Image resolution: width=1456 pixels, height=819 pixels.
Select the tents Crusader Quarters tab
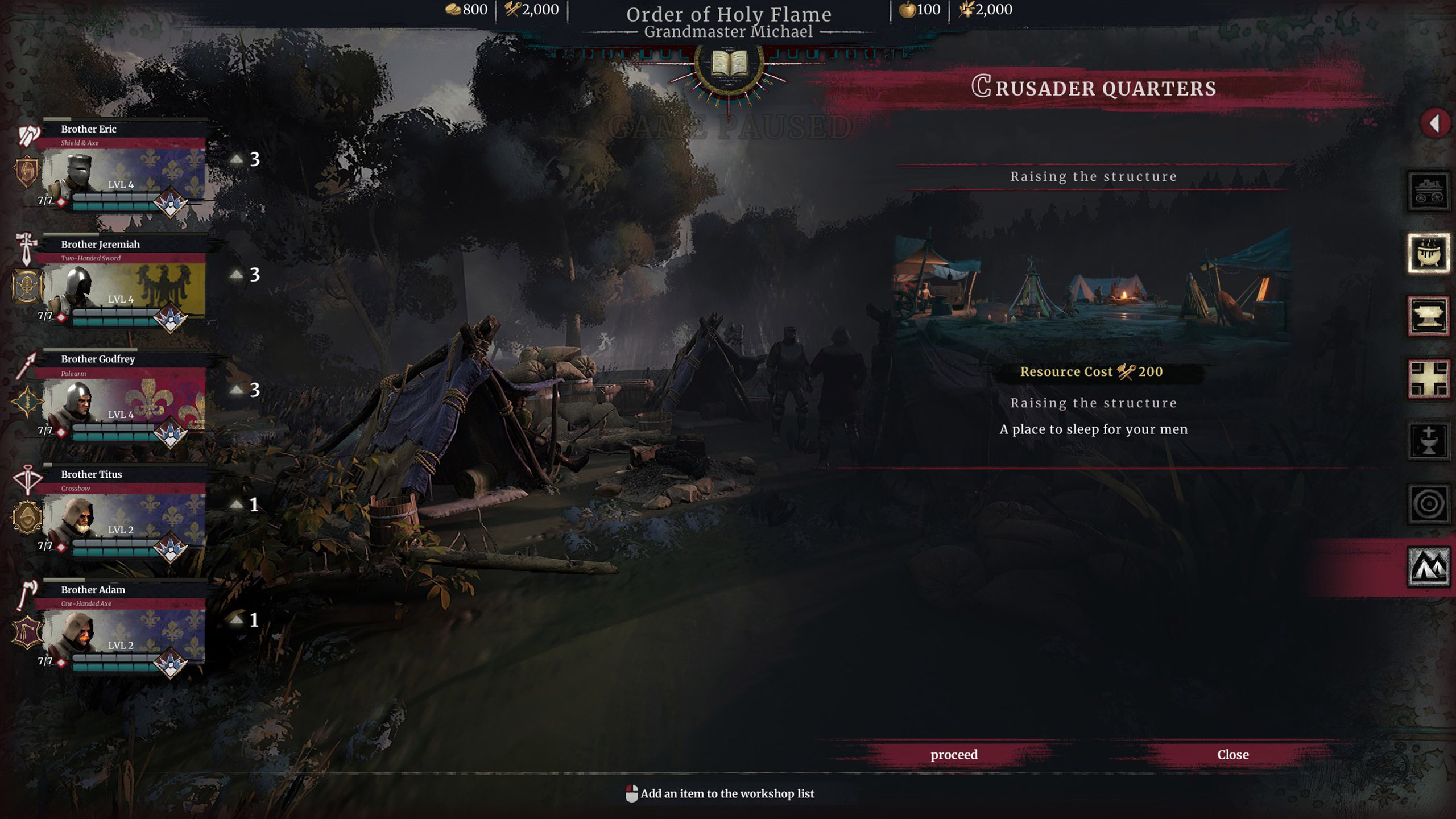(1429, 566)
